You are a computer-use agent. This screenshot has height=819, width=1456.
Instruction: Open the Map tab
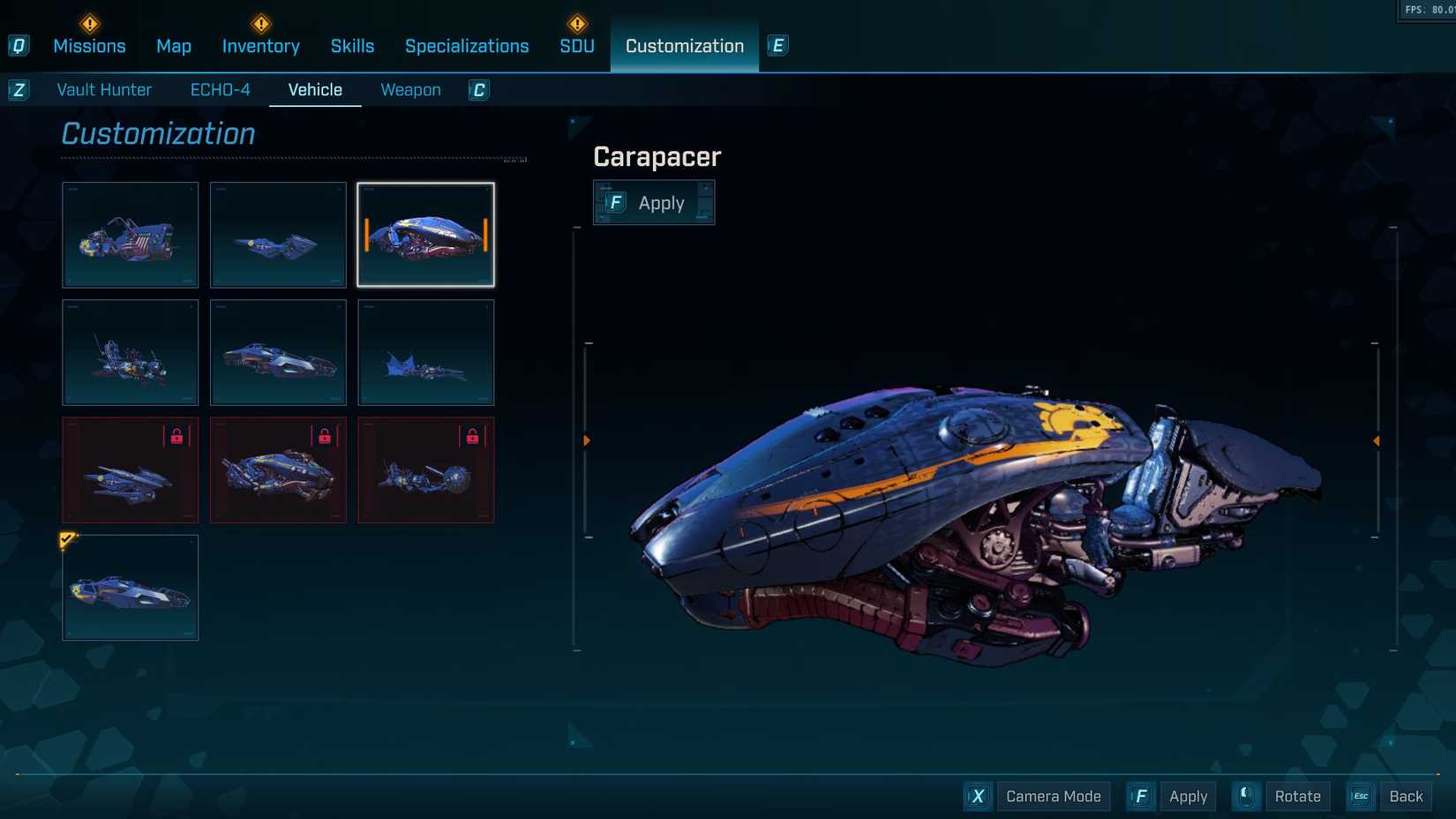(x=173, y=45)
